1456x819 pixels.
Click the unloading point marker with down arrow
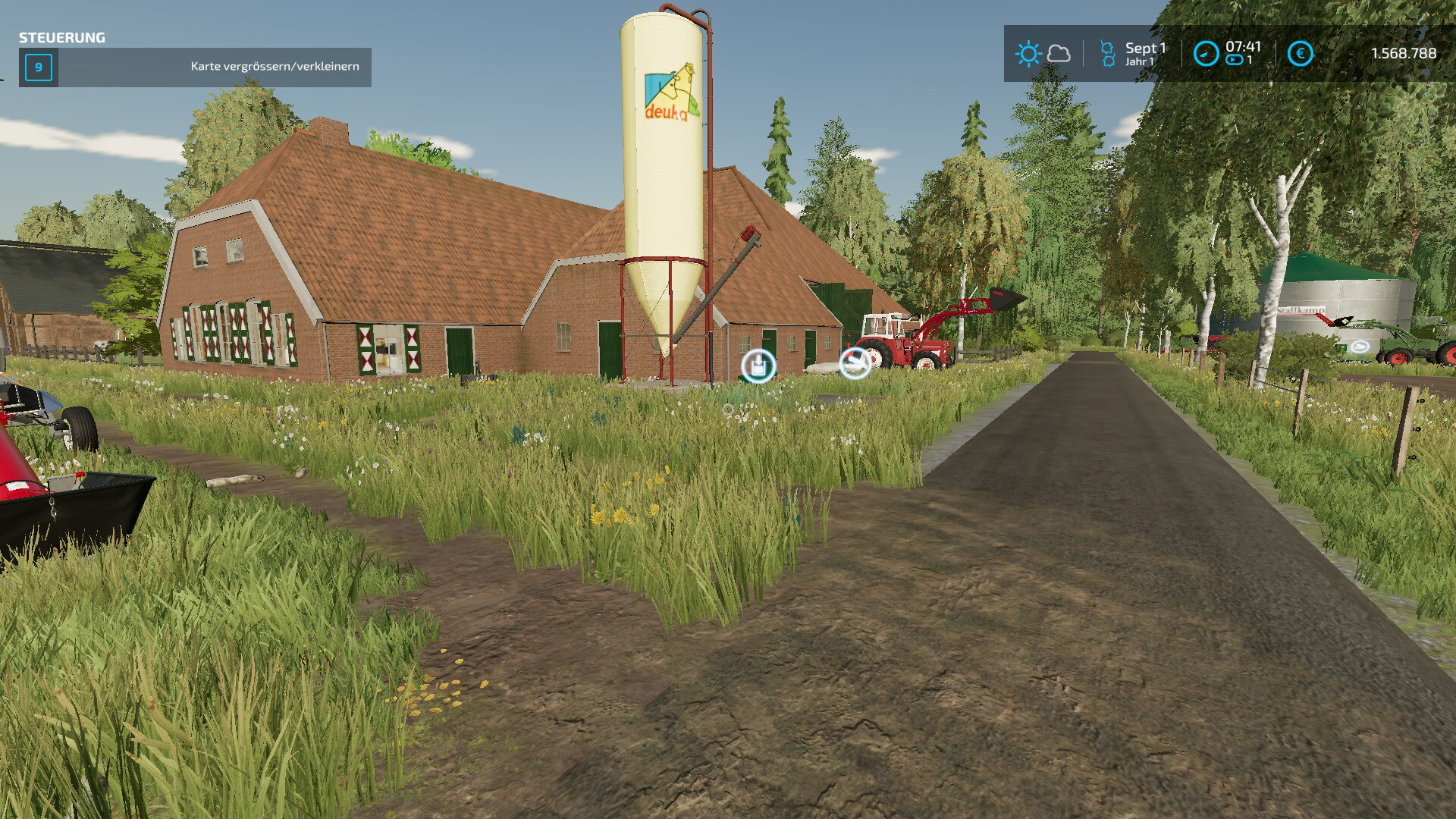click(x=758, y=367)
